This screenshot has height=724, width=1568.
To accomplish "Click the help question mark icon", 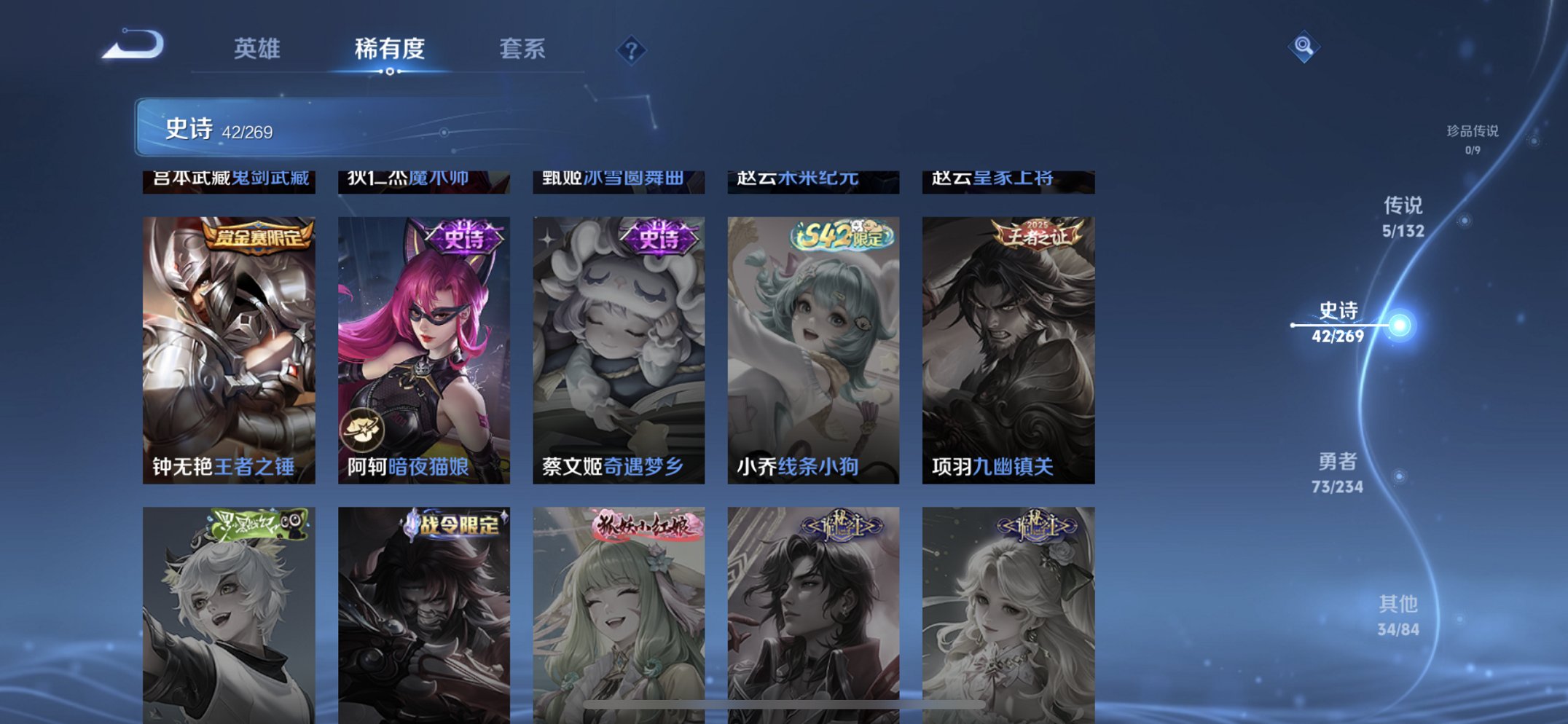I will tap(632, 50).
